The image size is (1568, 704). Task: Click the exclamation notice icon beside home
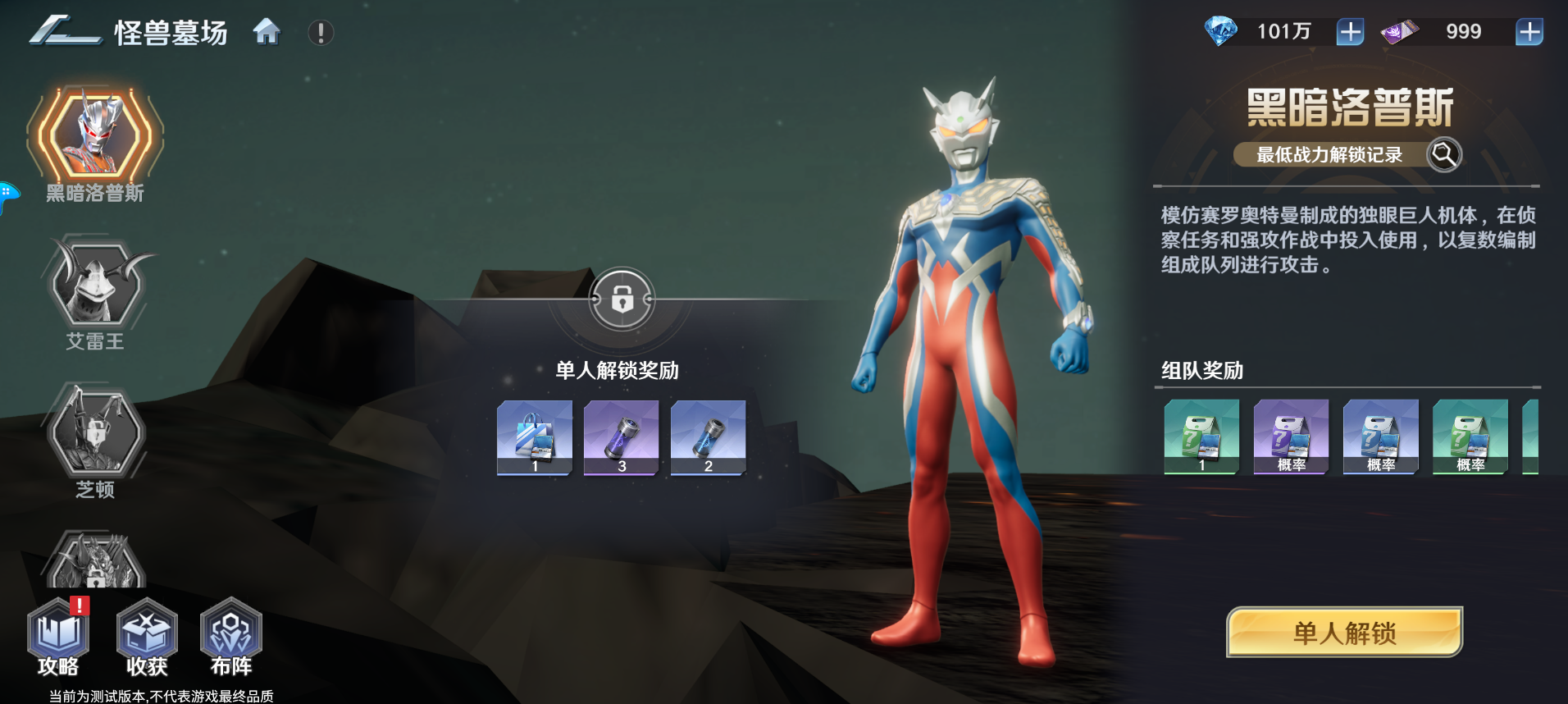320,33
